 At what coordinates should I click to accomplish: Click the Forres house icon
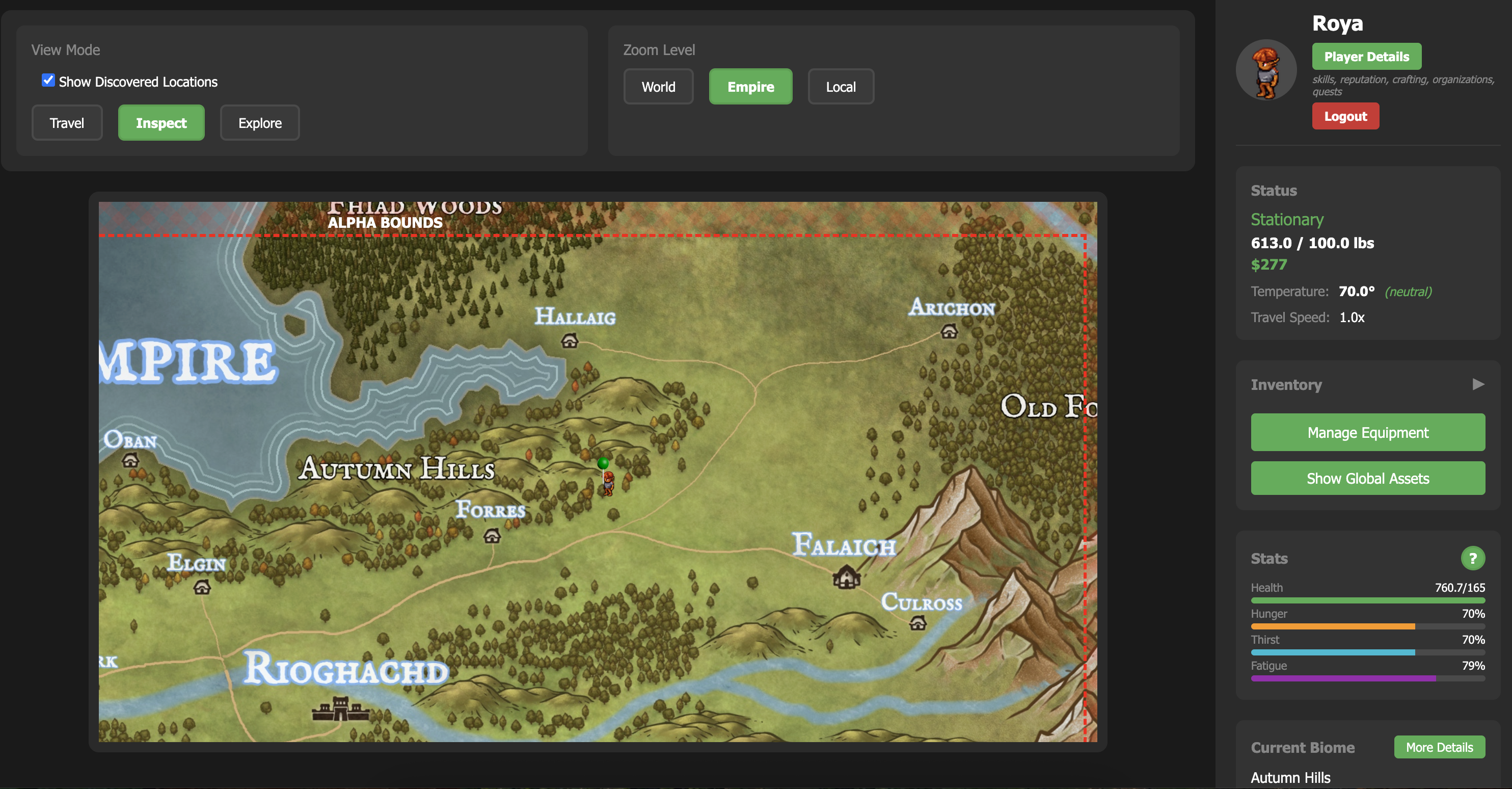click(493, 536)
